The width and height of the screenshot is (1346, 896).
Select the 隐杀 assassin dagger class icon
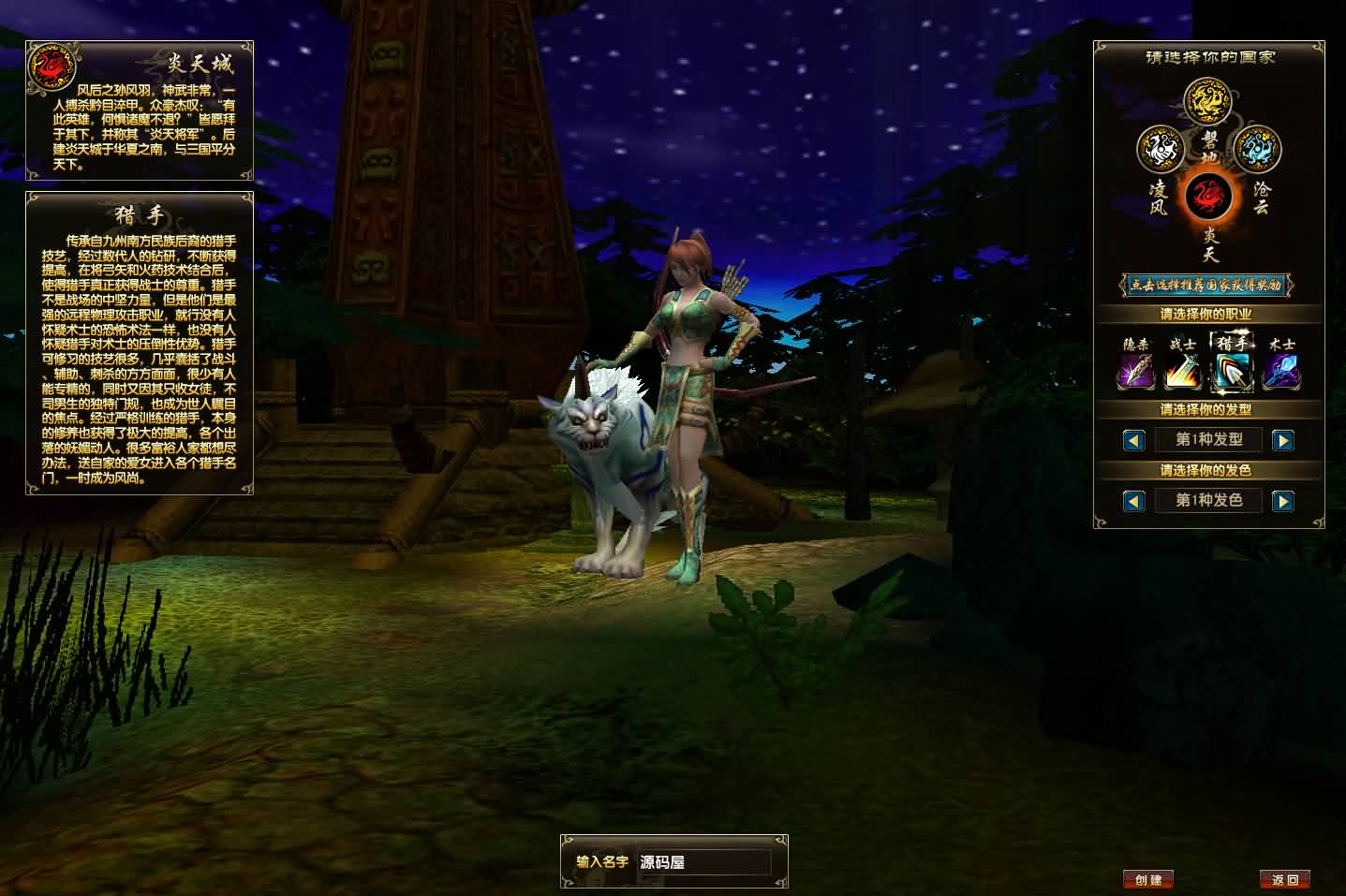[1134, 370]
